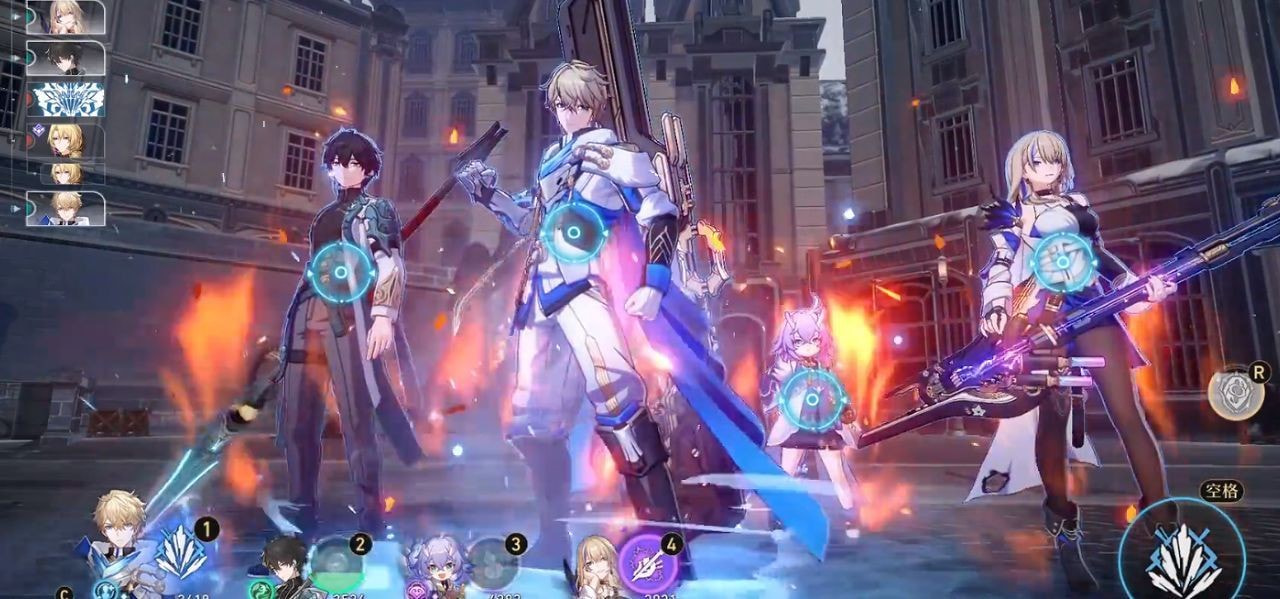Activate the large ice crystal ultimate button
This screenshot has height=599, width=1280.
(1182, 558)
